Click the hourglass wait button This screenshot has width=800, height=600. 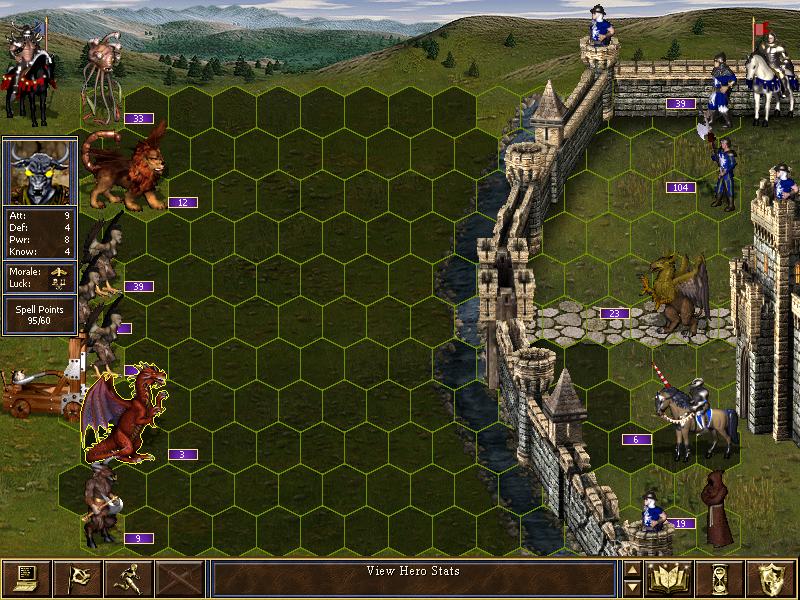click(720, 578)
